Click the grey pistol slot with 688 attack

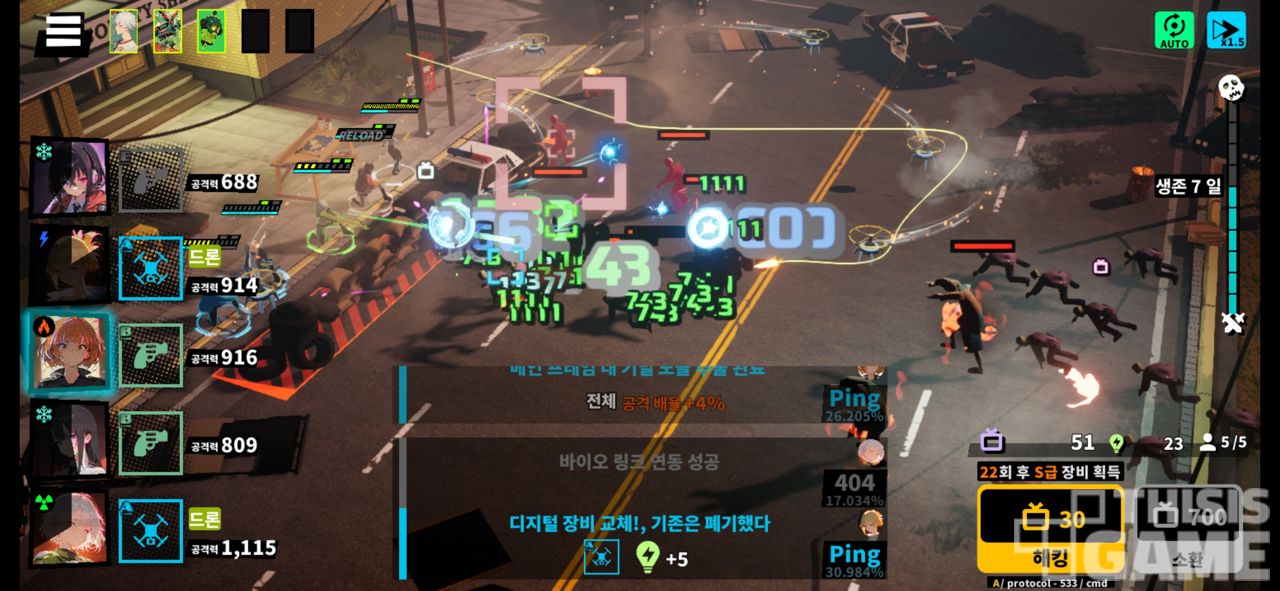[x=151, y=180]
